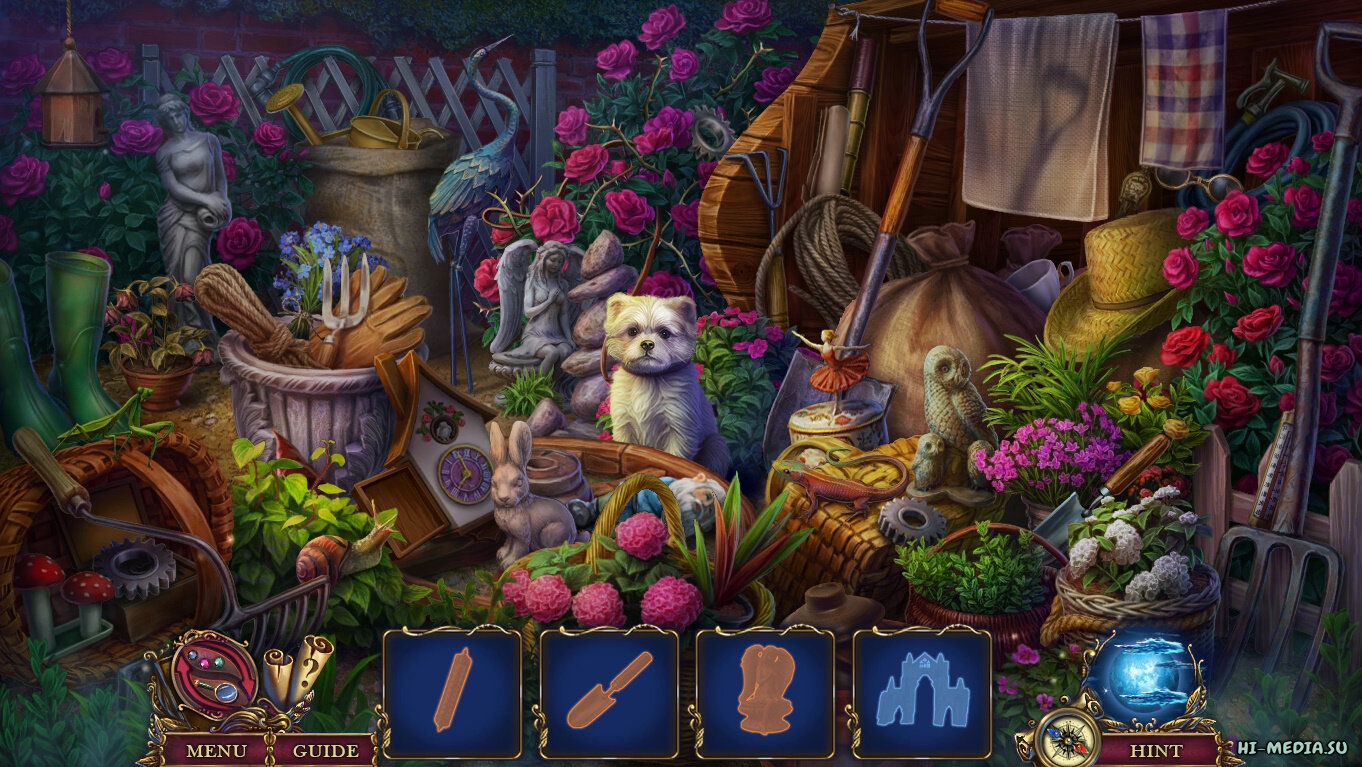The image size is (1362, 767).
Task: Select the garden trowel silhouette slot
Action: (608, 692)
